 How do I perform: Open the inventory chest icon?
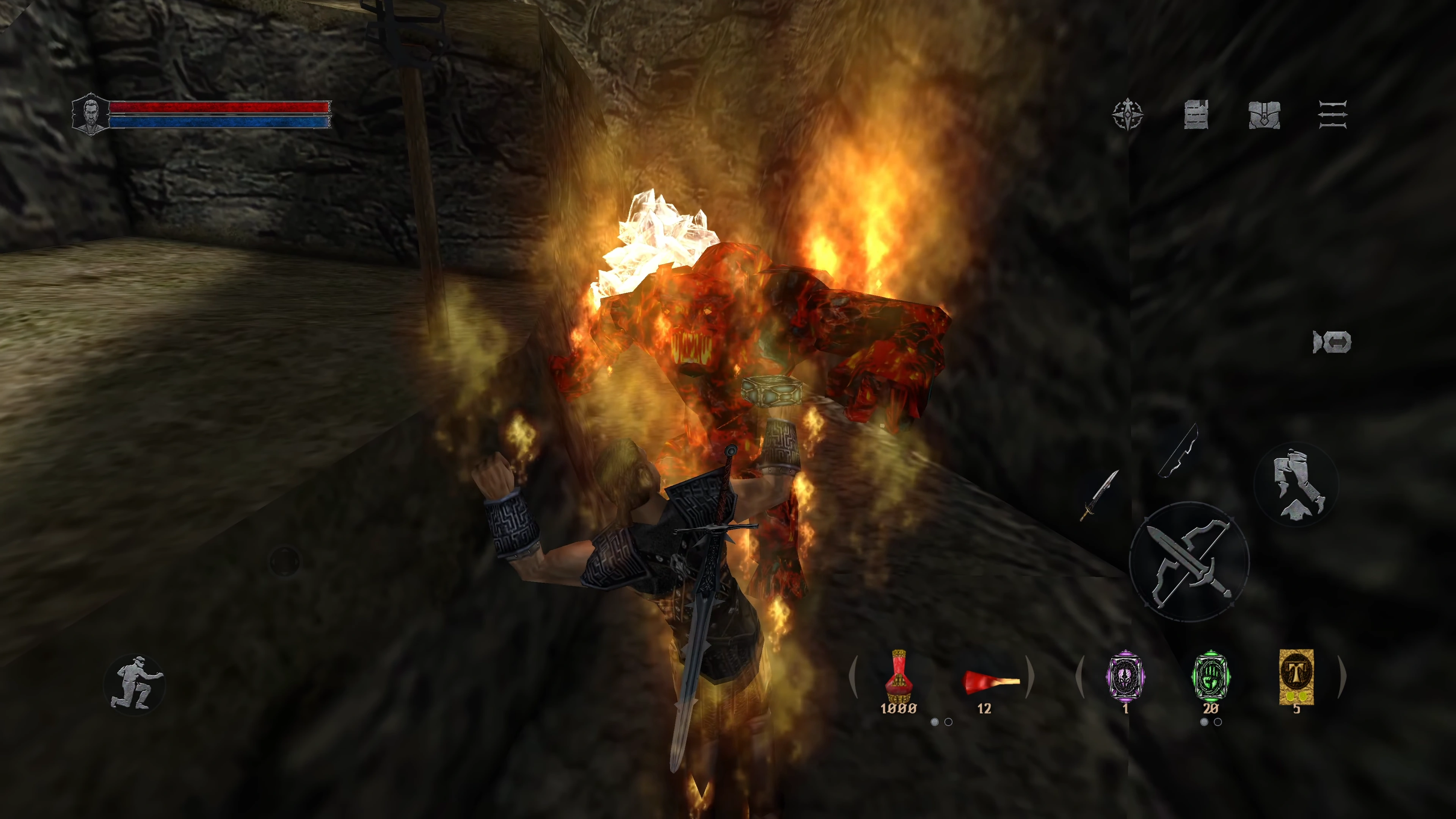click(x=1264, y=115)
